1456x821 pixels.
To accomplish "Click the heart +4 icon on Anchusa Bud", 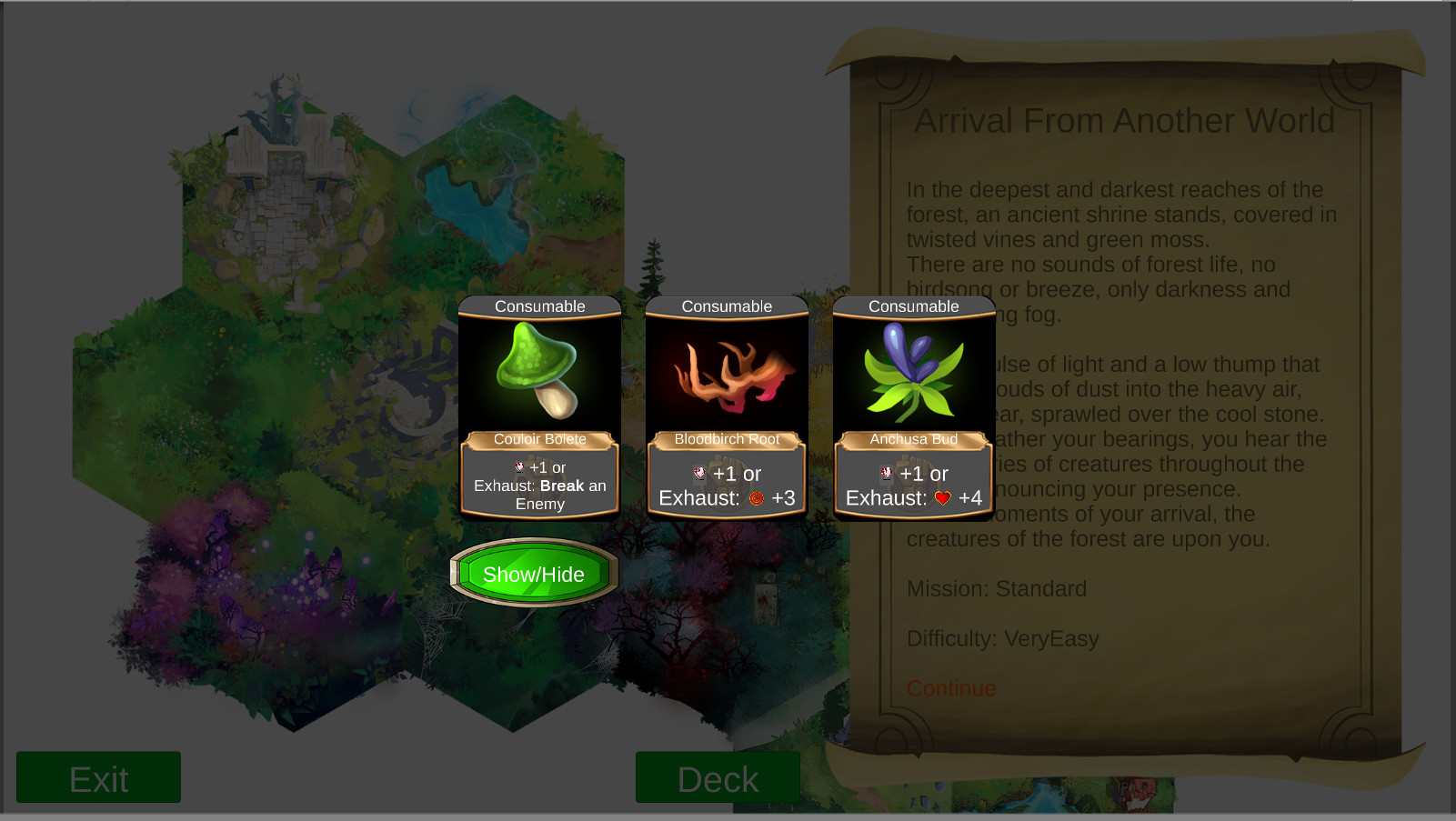I will coord(941,498).
